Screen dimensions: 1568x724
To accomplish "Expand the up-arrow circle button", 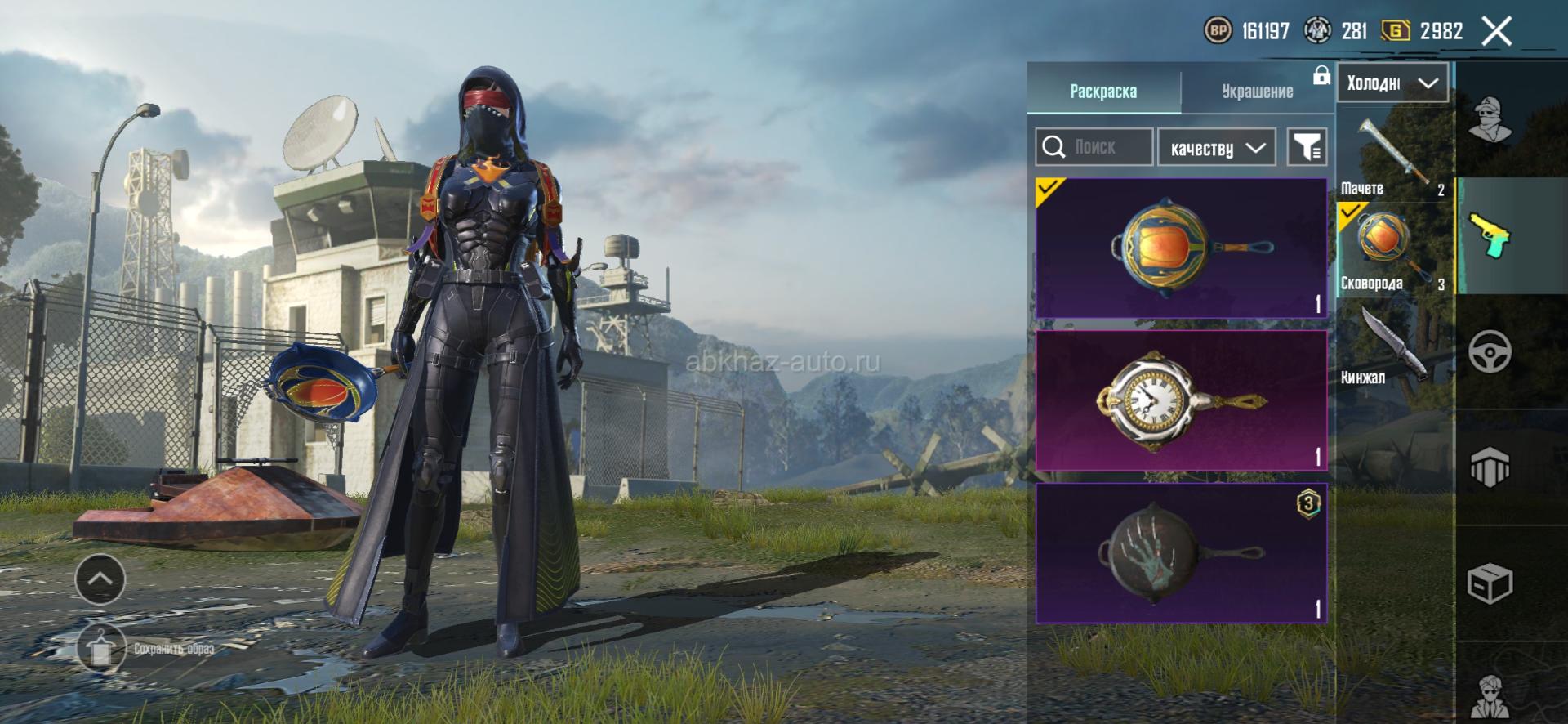I will [100, 579].
